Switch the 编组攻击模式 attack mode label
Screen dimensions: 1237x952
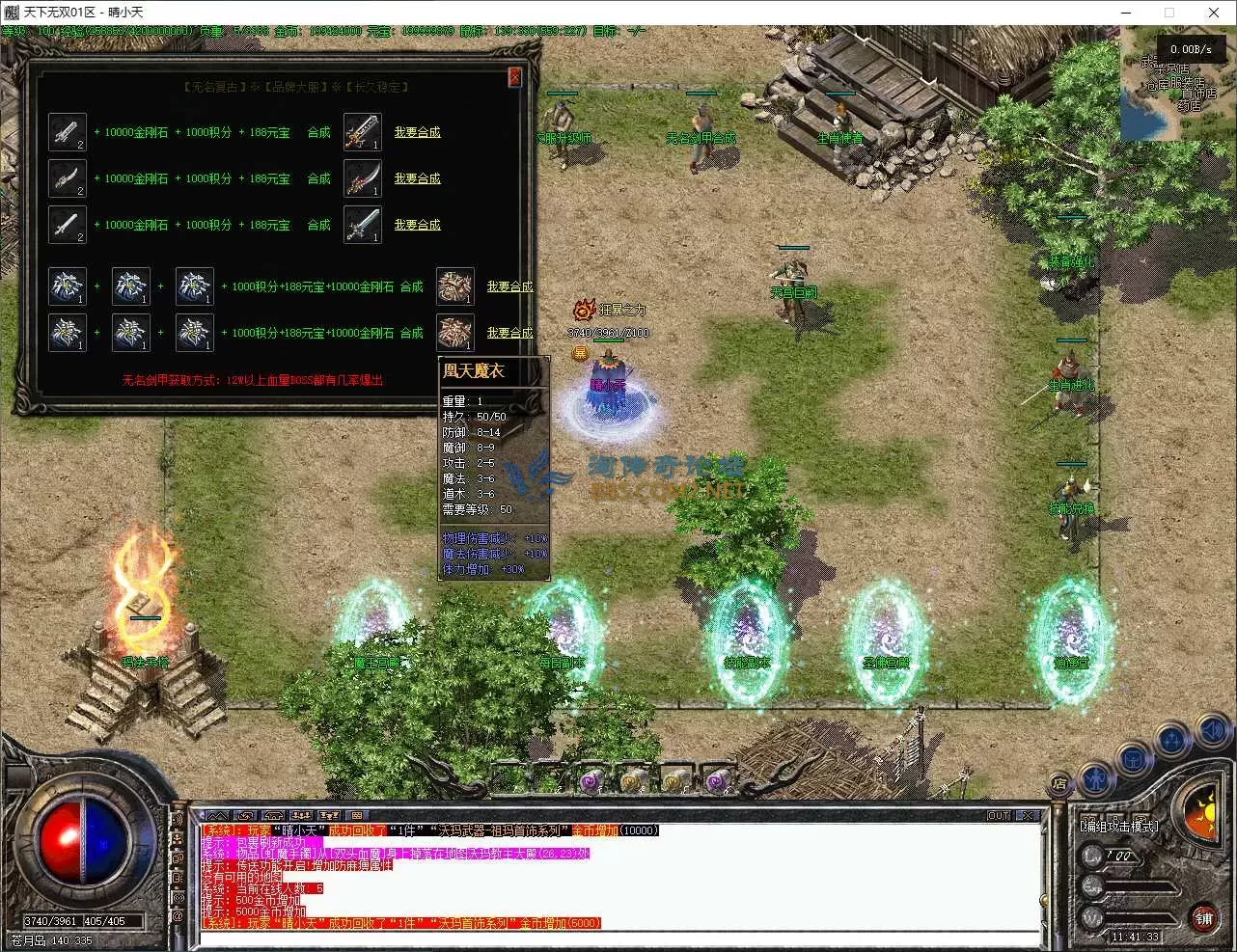point(1118,827)
